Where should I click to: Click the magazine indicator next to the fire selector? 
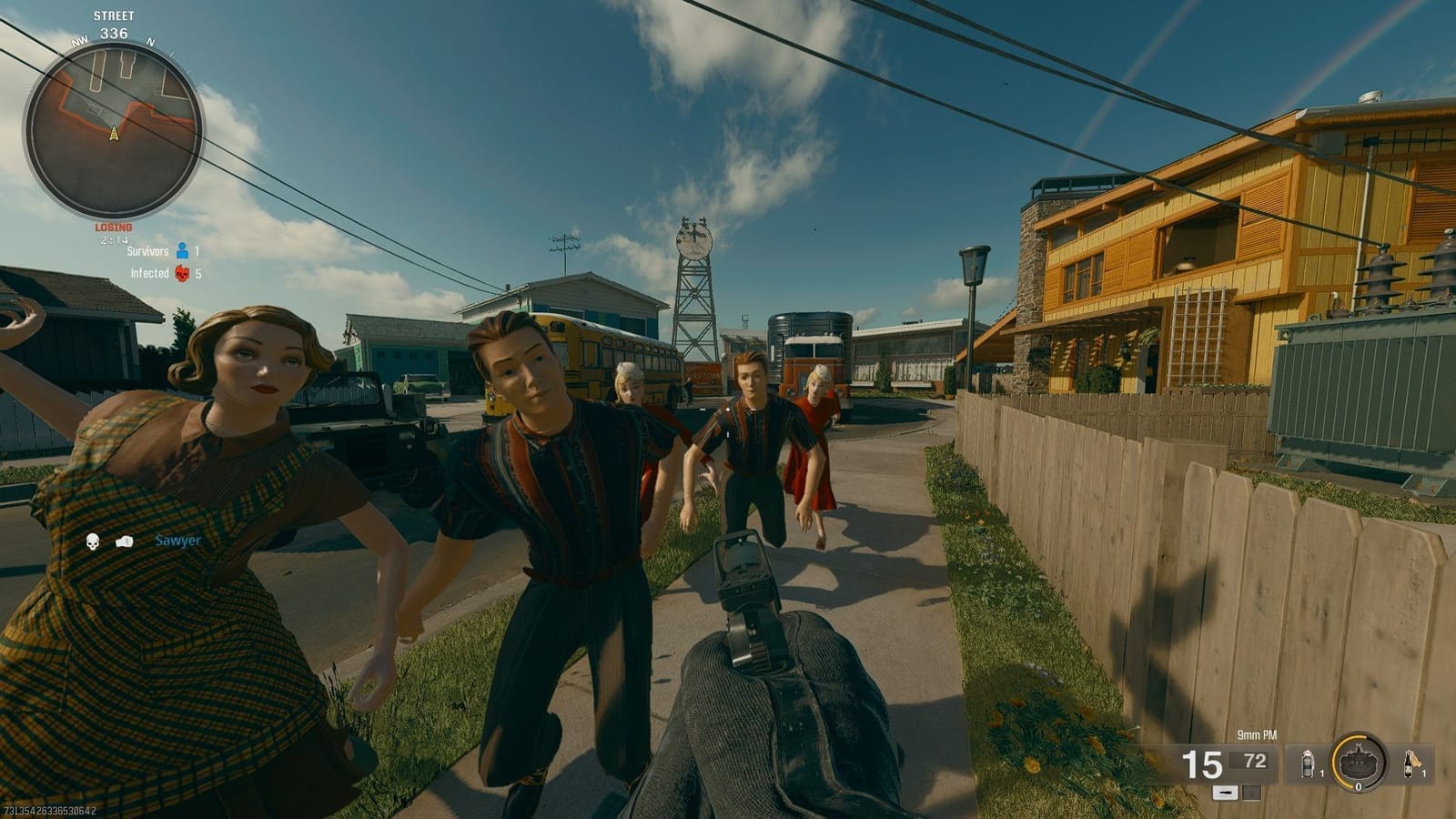pos(1250,793)
